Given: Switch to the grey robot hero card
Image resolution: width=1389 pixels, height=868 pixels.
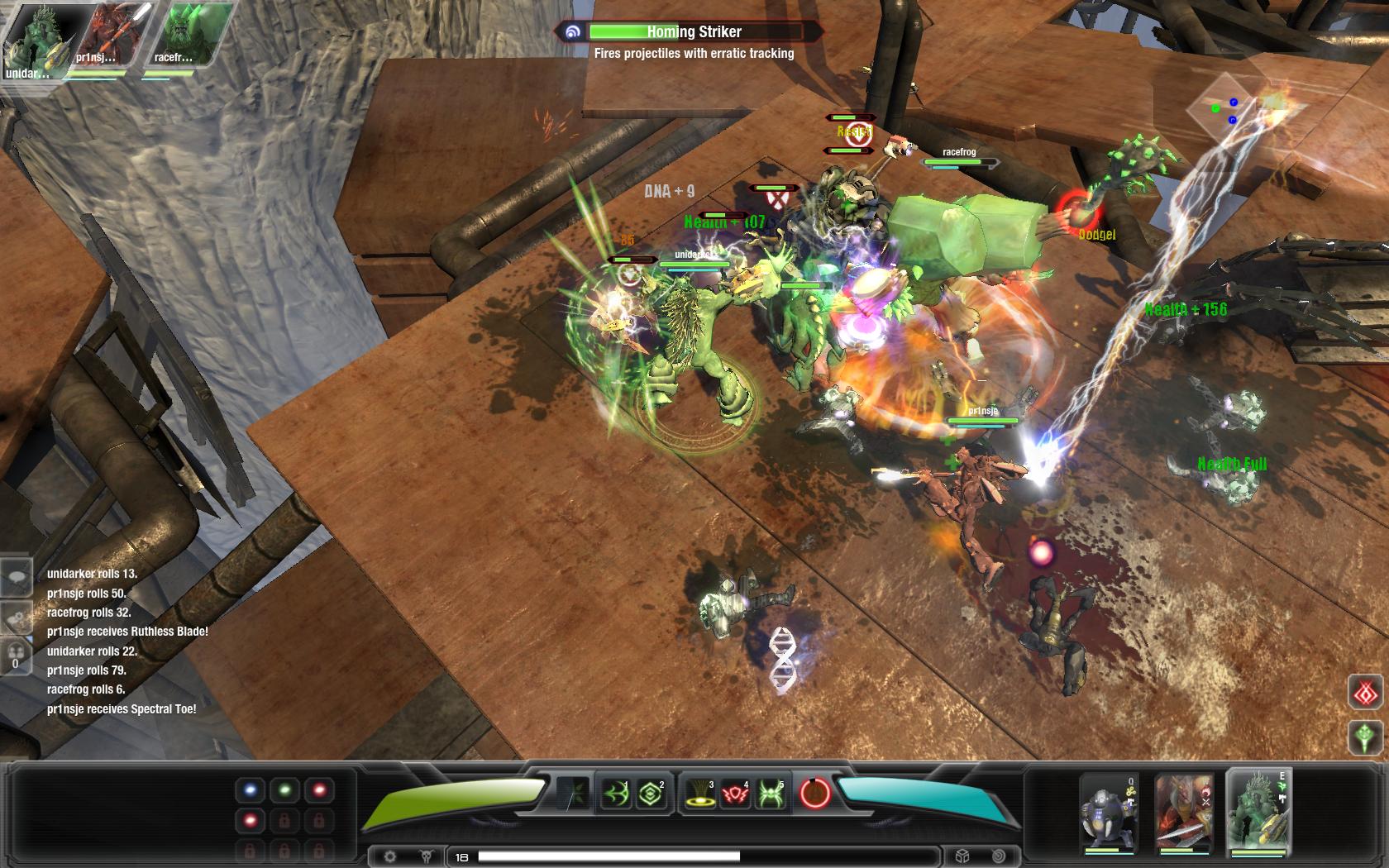Looking at the screenshot, I should tap(1109, 811).
